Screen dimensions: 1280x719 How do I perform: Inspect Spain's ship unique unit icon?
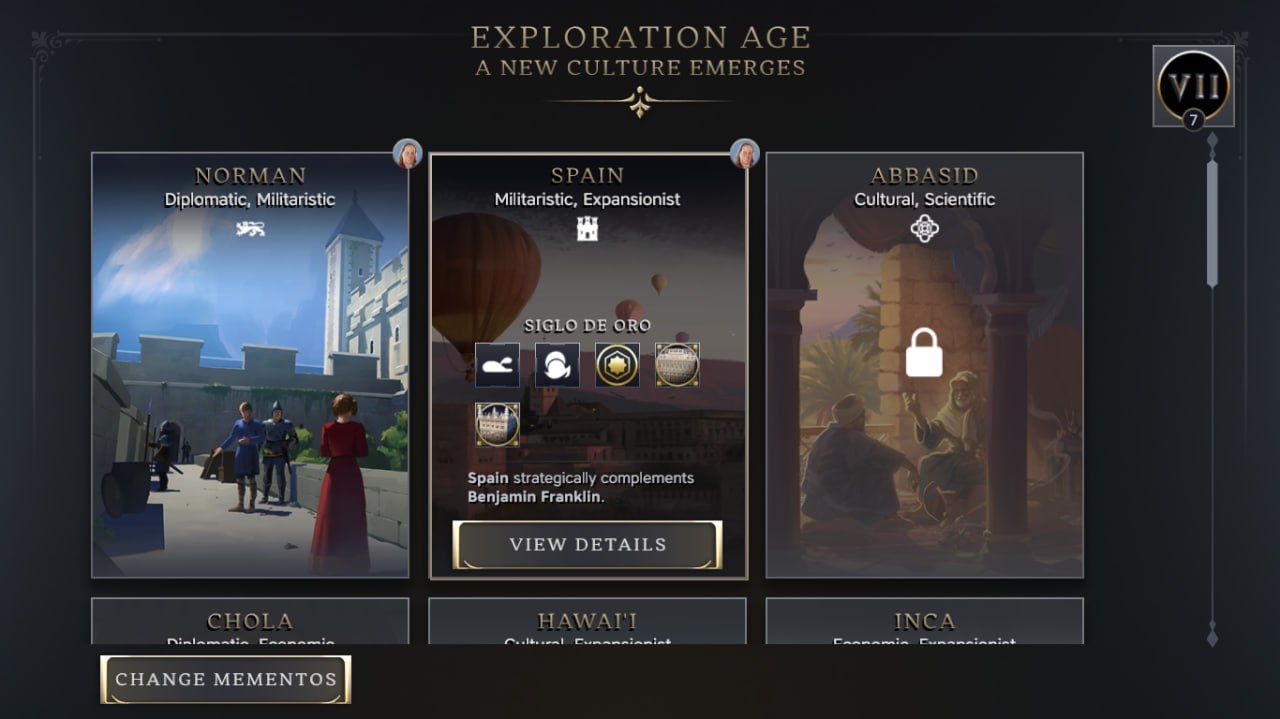(497, 365)
